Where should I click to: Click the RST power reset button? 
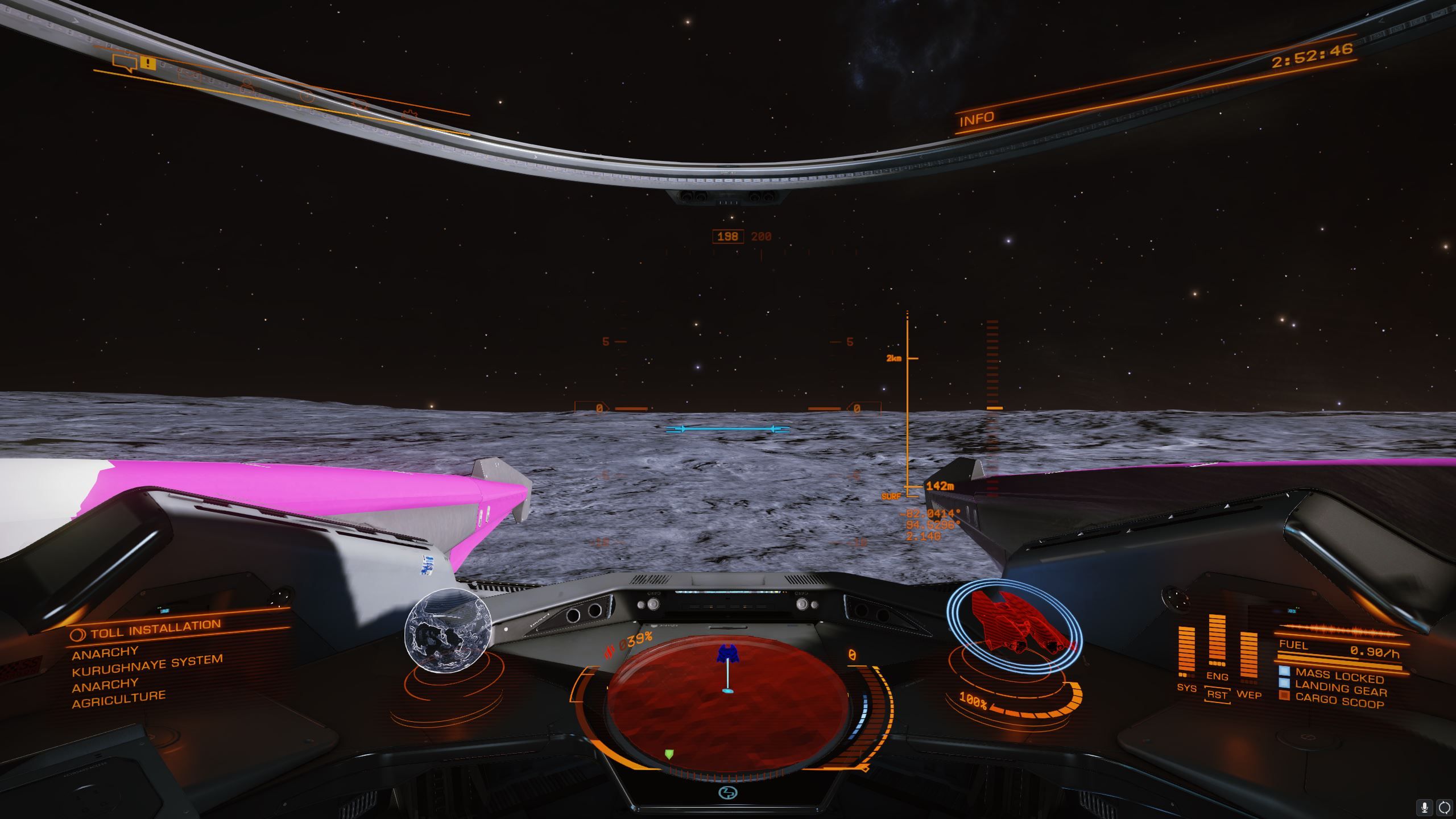tap(1217, 695)
